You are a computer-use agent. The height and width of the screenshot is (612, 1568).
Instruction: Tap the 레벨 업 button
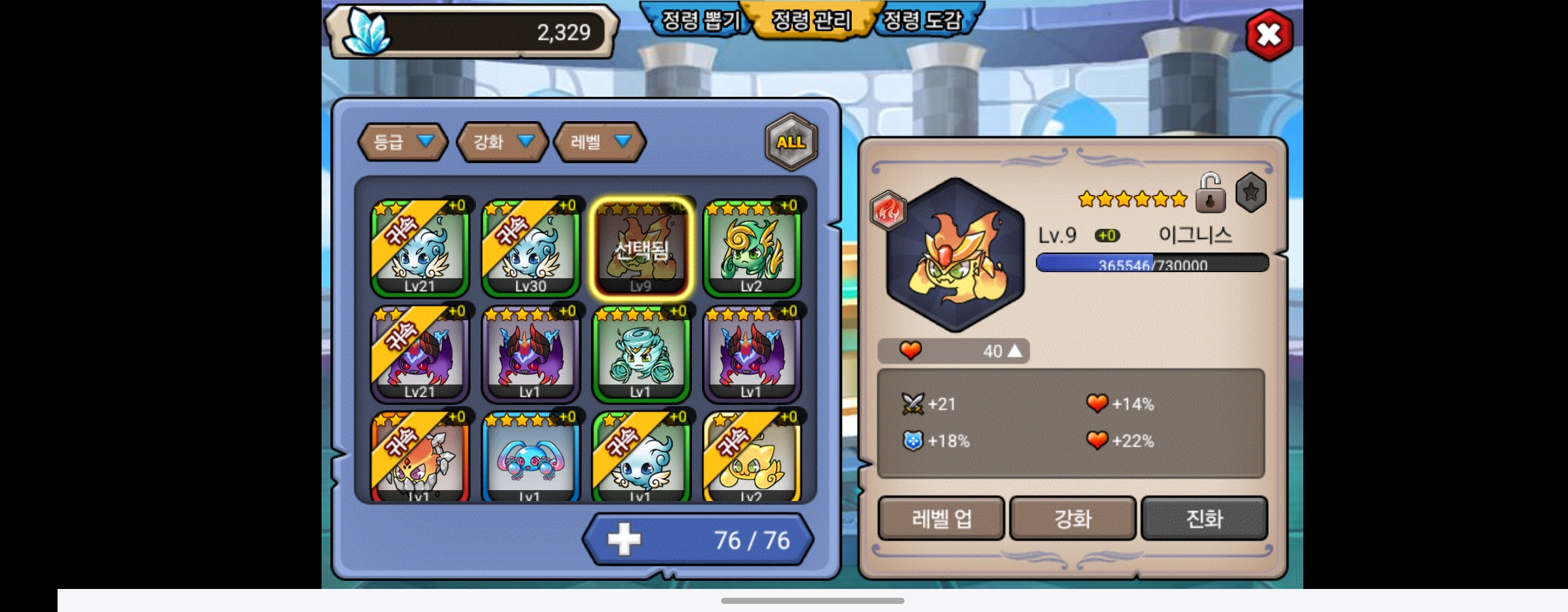point(941,519)
